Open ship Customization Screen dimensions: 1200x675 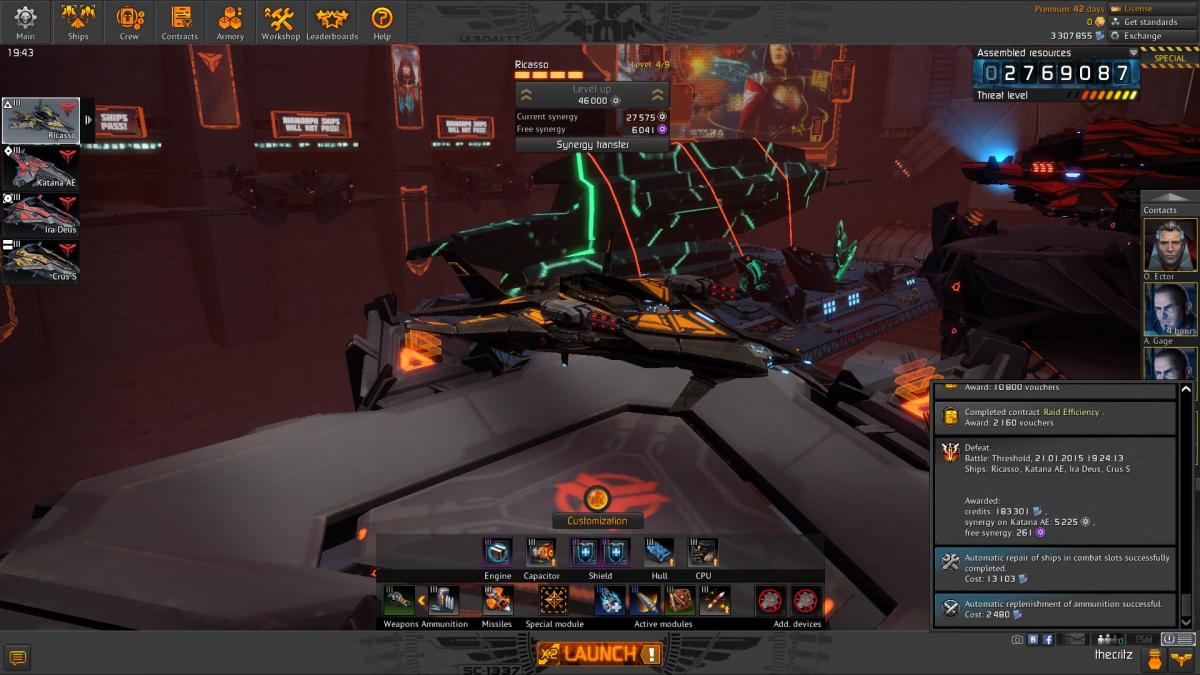point(597,521)
